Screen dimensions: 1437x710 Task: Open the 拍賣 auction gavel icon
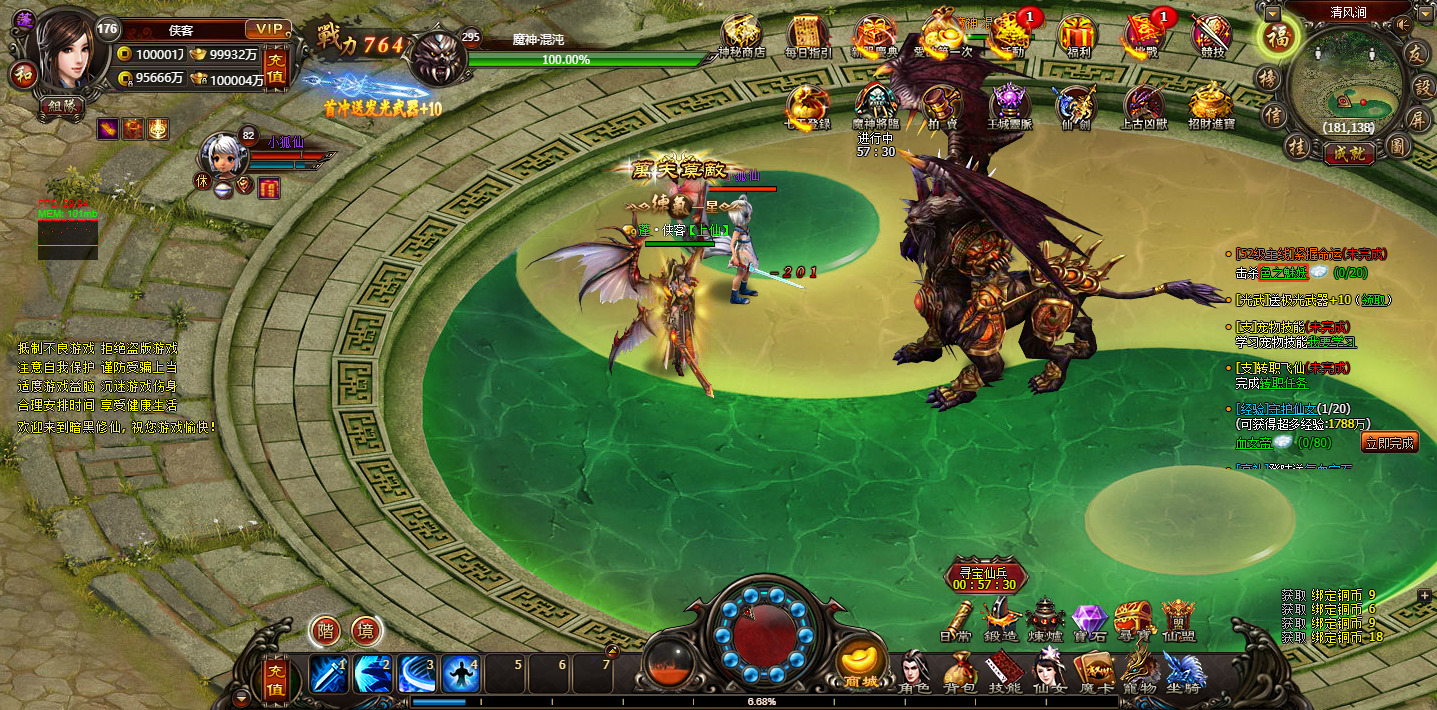tap(940, 106)
